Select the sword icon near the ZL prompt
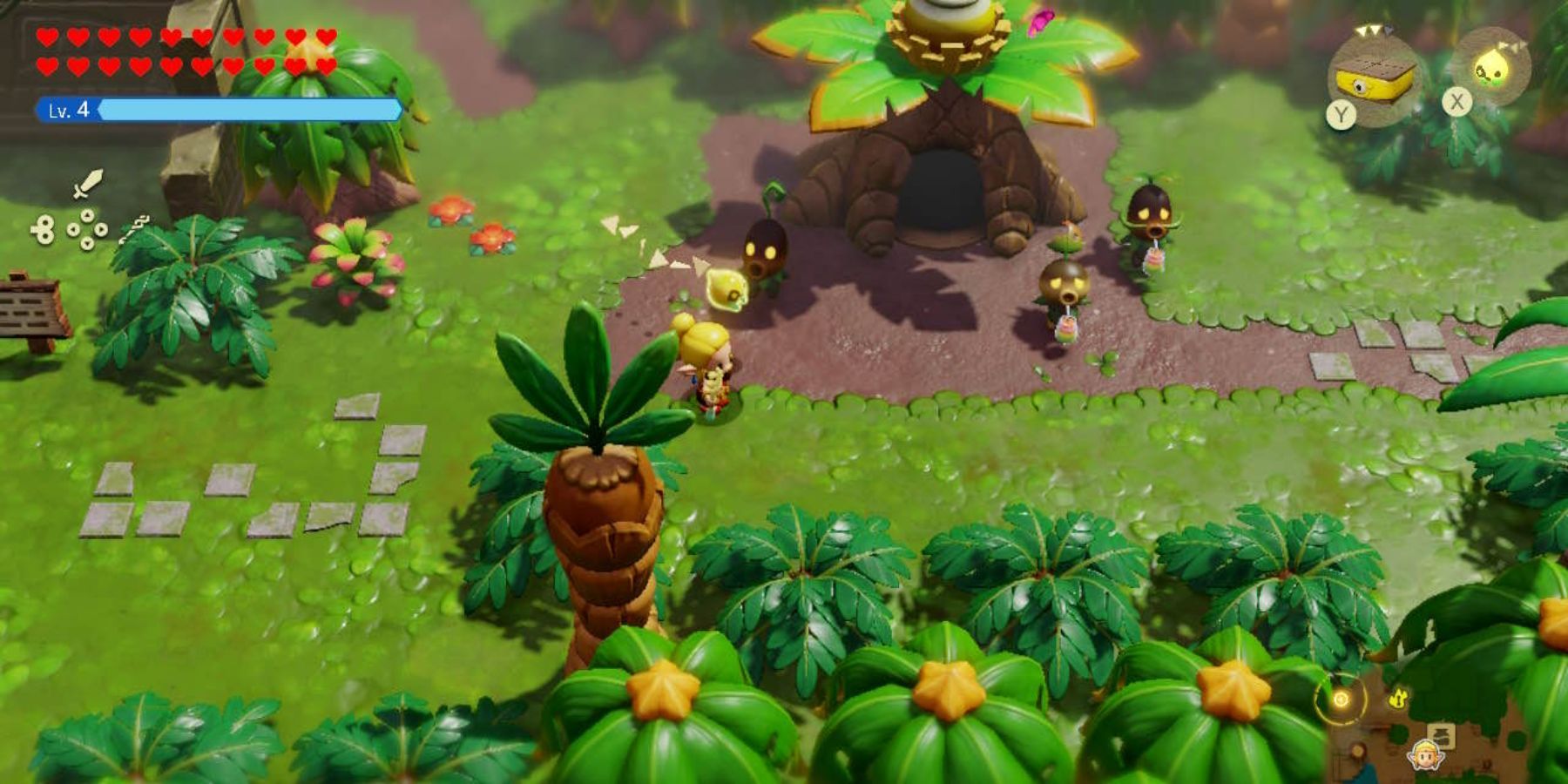Viewport: 1568px width, 784px height. coord(89,185)
